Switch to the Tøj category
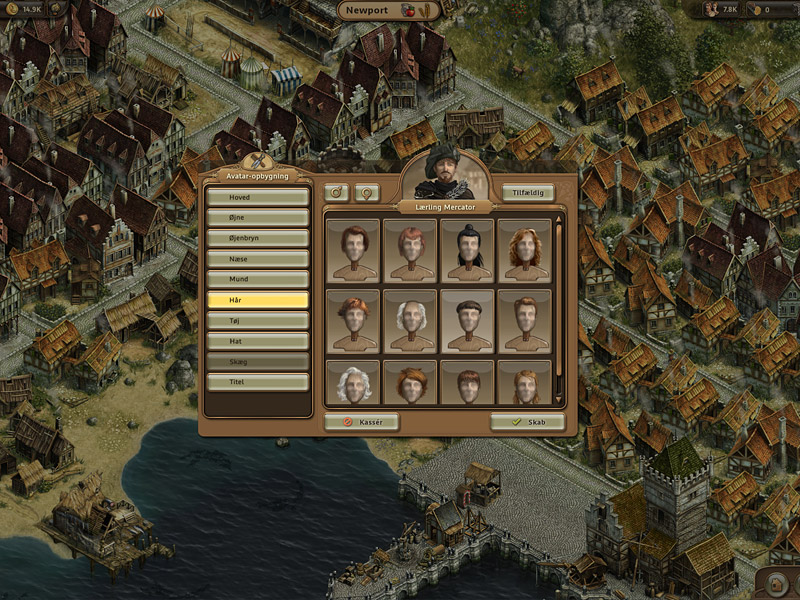 tap(257, 320)
